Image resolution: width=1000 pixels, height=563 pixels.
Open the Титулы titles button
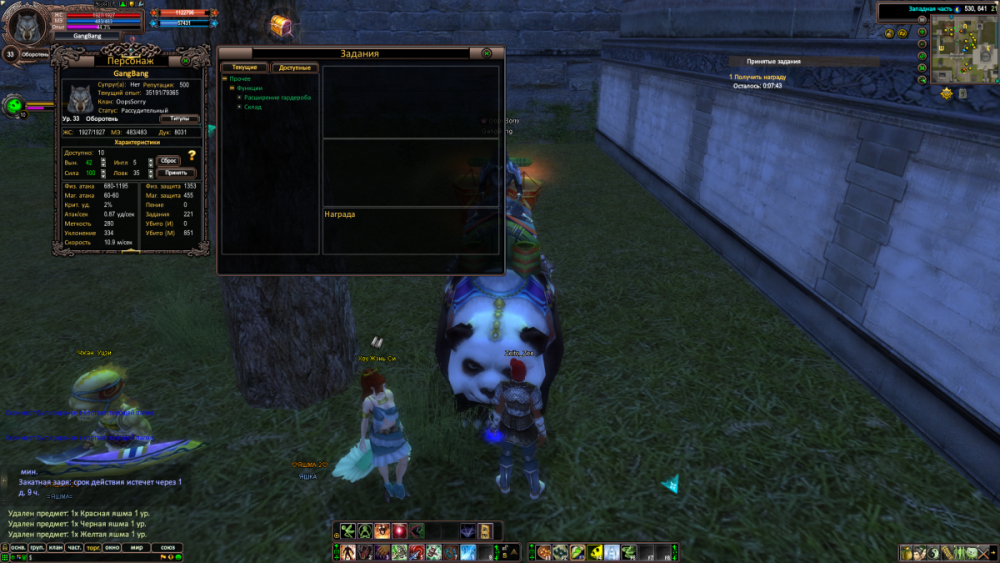tap(179, 118)
